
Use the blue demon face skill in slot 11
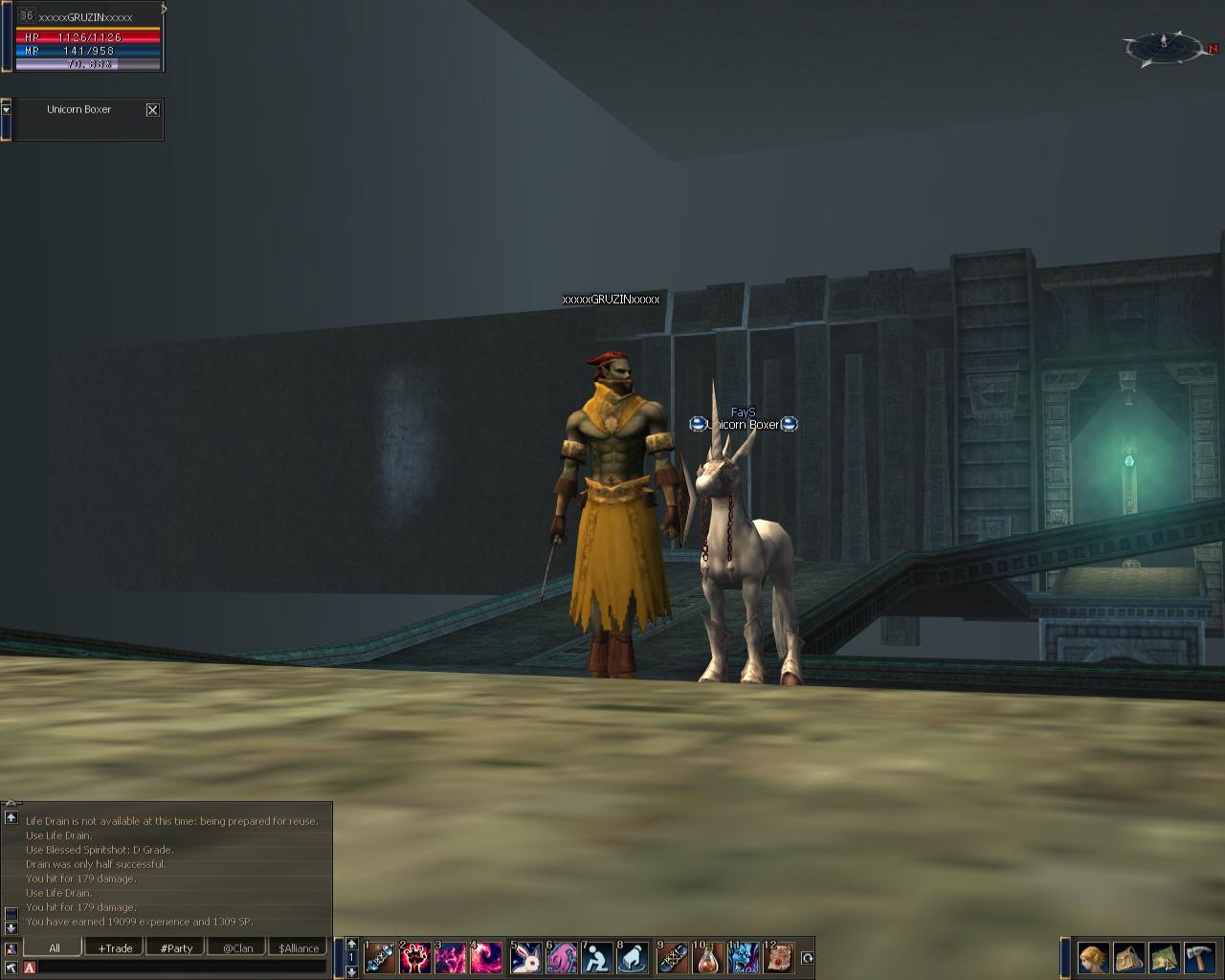744,957
